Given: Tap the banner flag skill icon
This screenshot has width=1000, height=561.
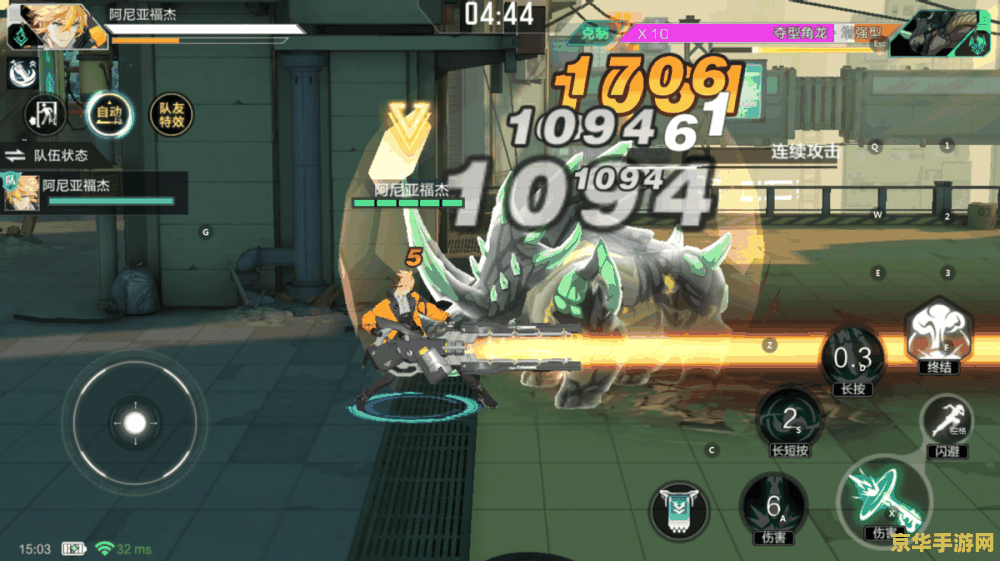Looking at the screenshot, I should coord(681,511).
